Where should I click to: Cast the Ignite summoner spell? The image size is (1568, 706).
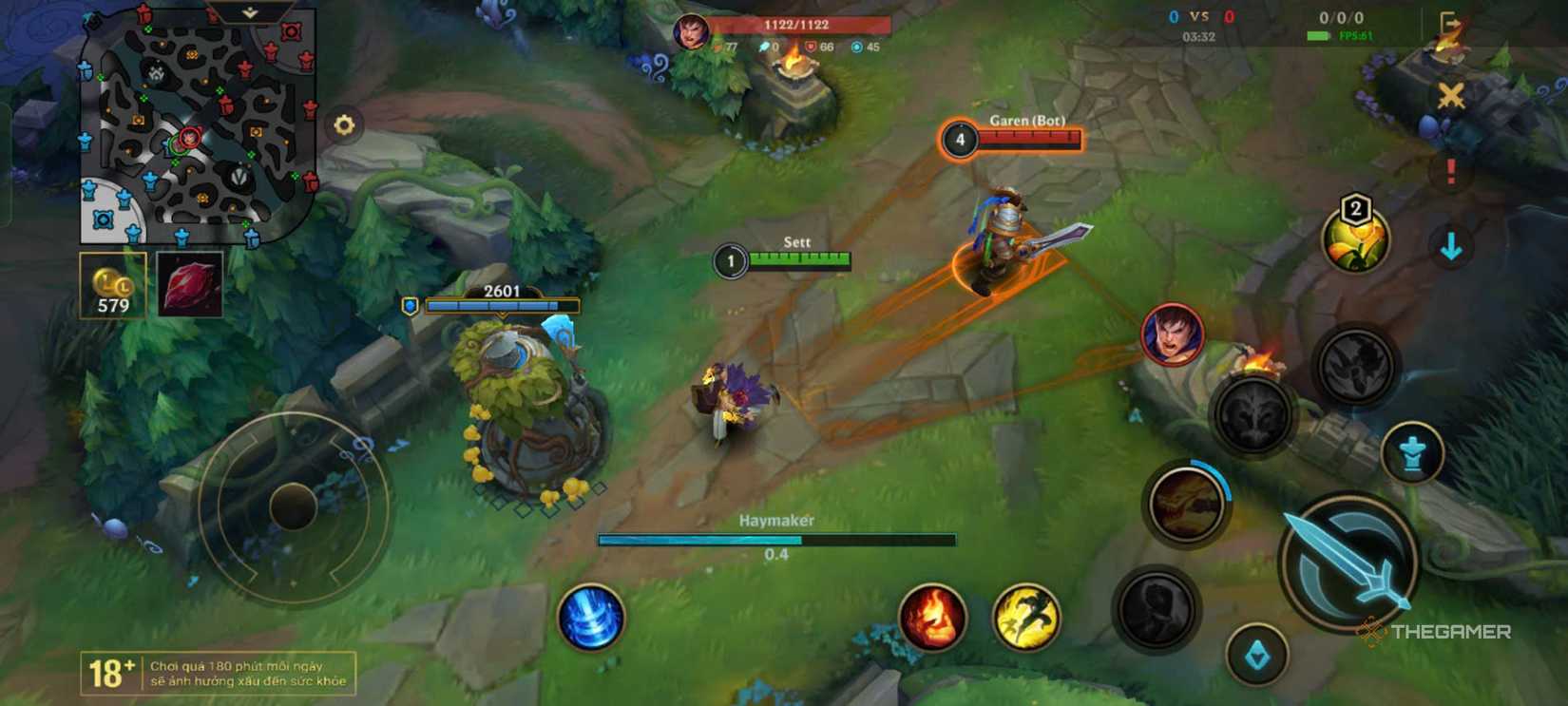pos(932,618)
